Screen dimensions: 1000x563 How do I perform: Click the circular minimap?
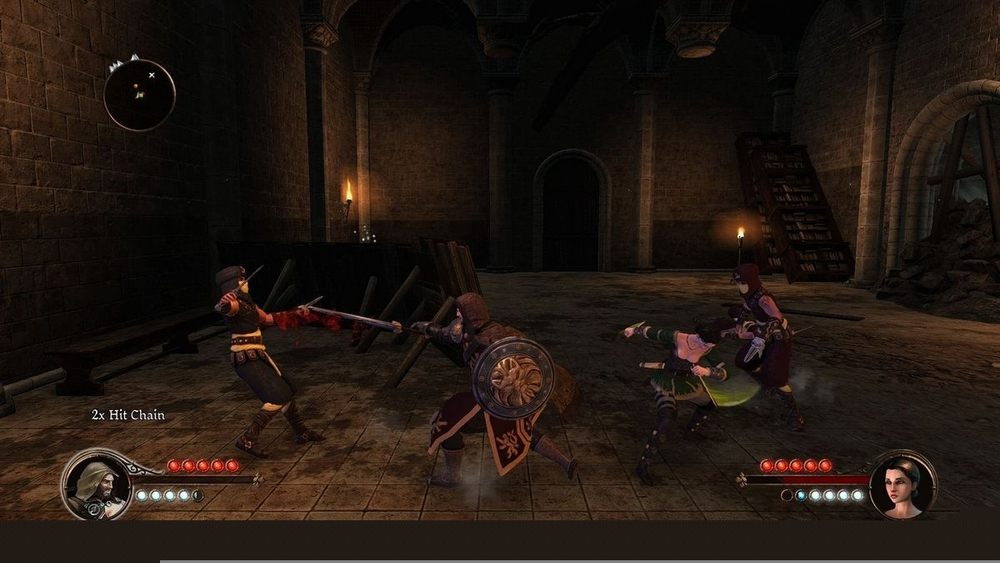pyautogui.click(x=140, y=95)
